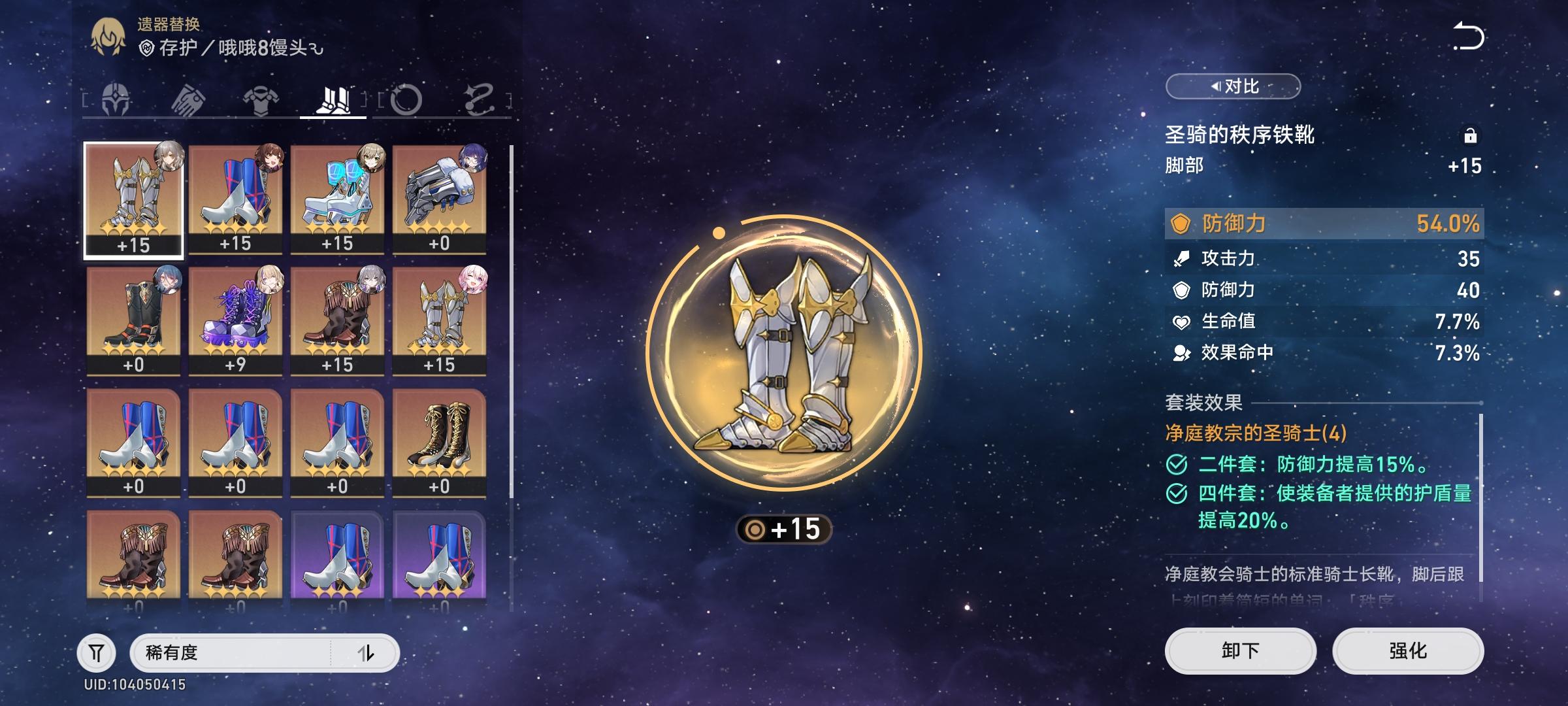This screenshot has width=1568, height=706.
Task: Select the body armor relic slot icon
Action: click(261, 98)
